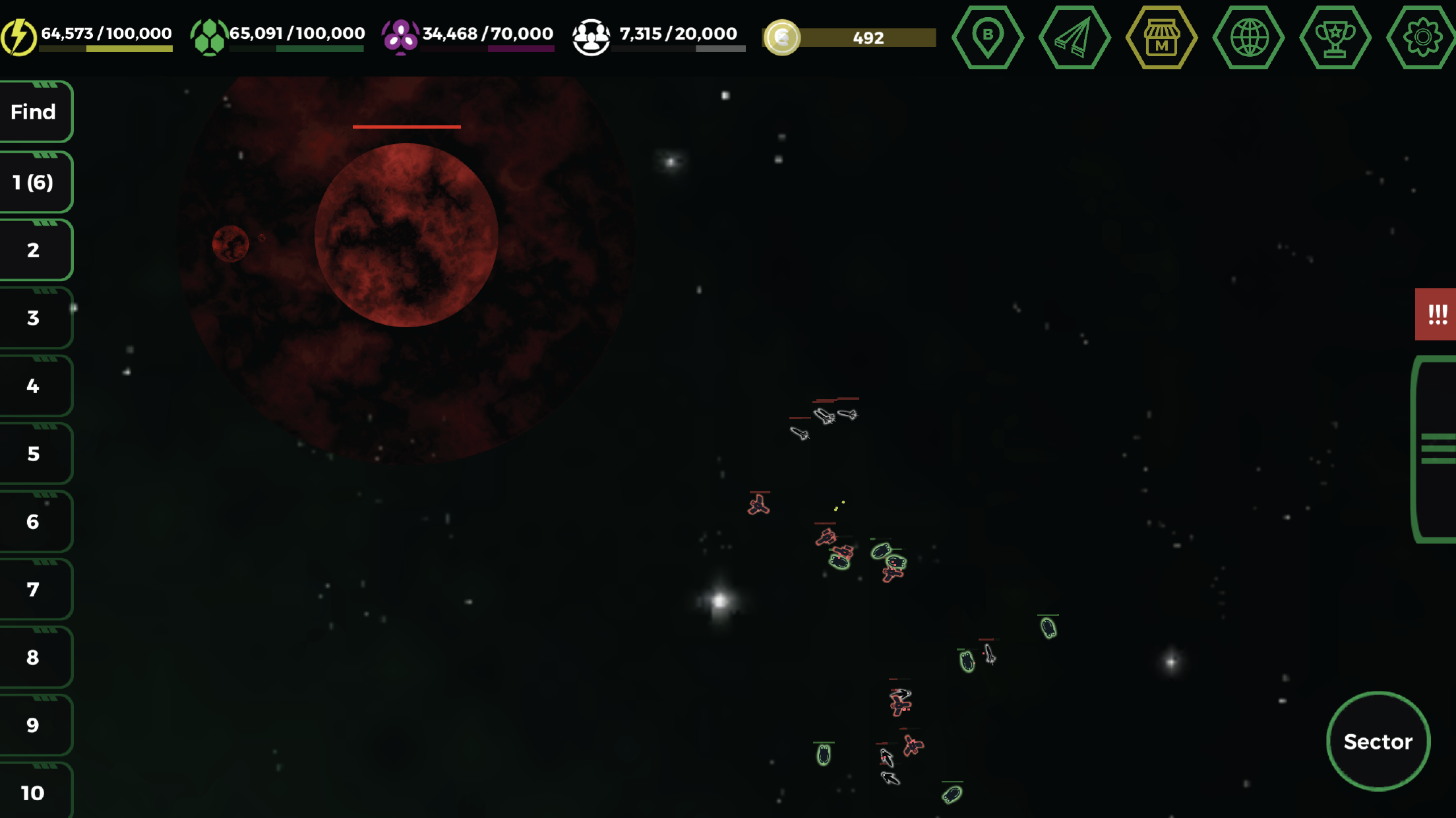This screenshot has height=818, width=1456.
Task: Click the yellow energy lightning icon
Action: coord(19,32)
